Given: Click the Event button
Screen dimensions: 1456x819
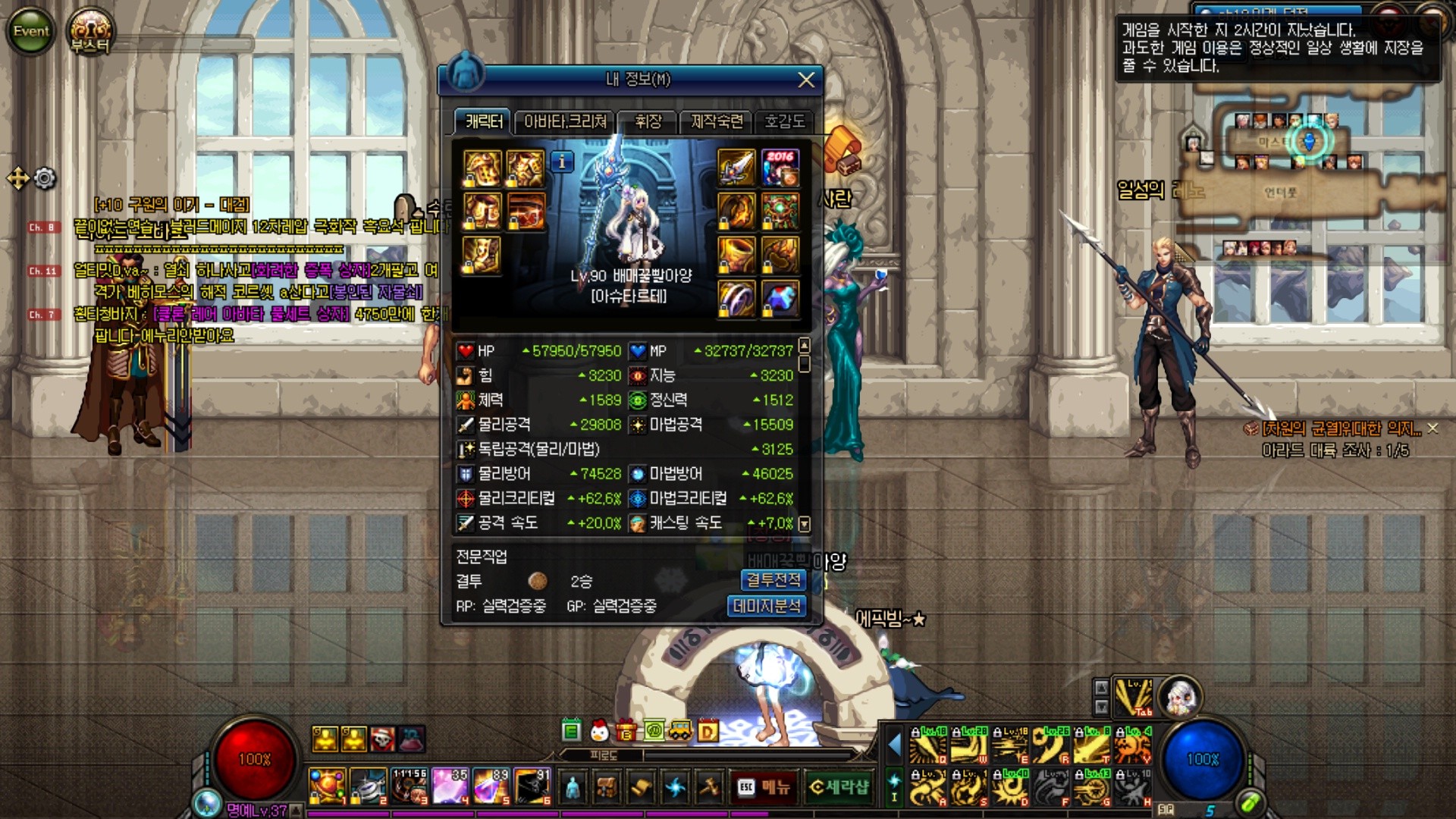Looking at the screenshot, I should pyautogui.click(x=31, y=31).
